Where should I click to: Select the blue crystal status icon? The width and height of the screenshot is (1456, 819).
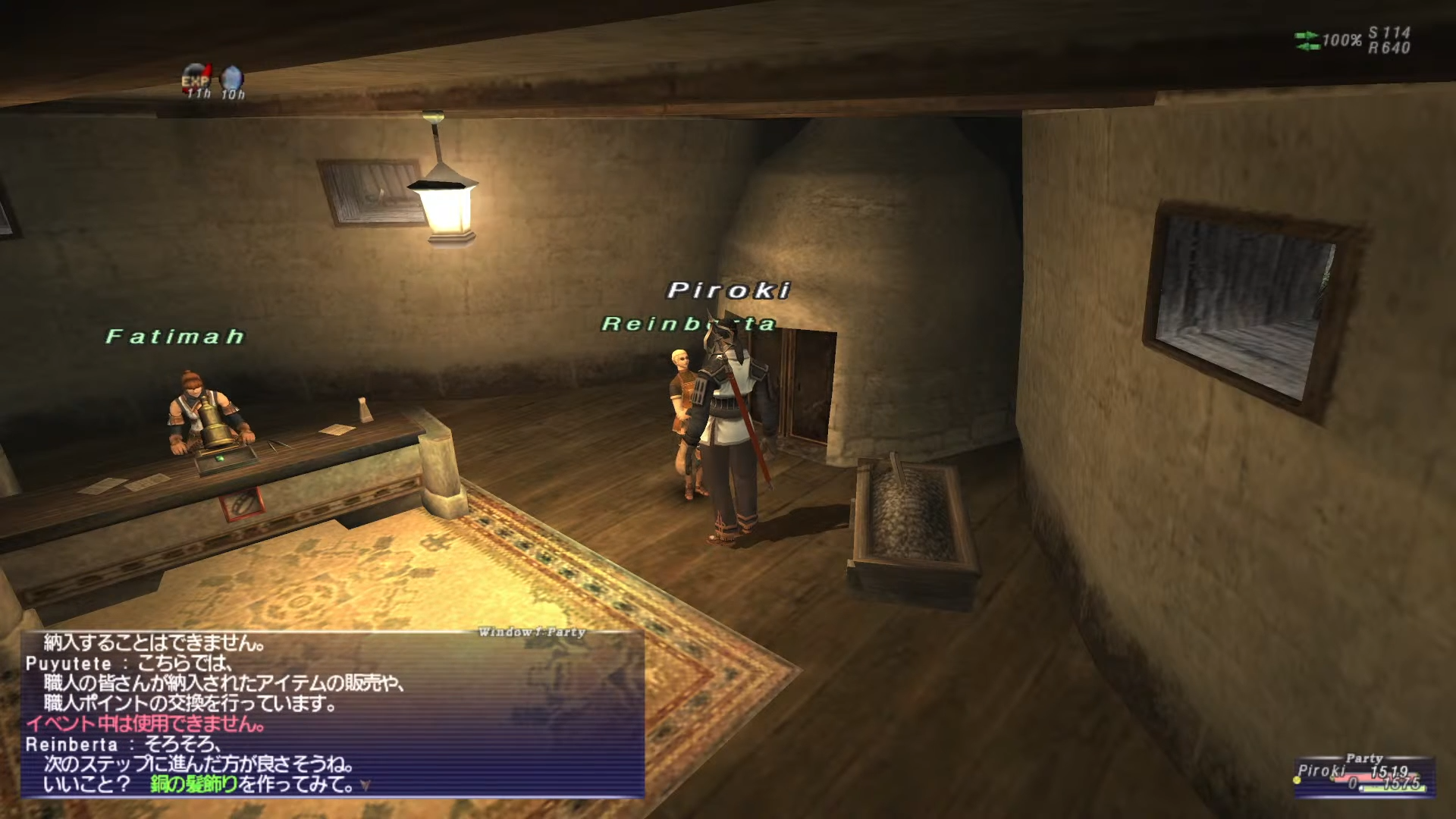pos(232,78)
